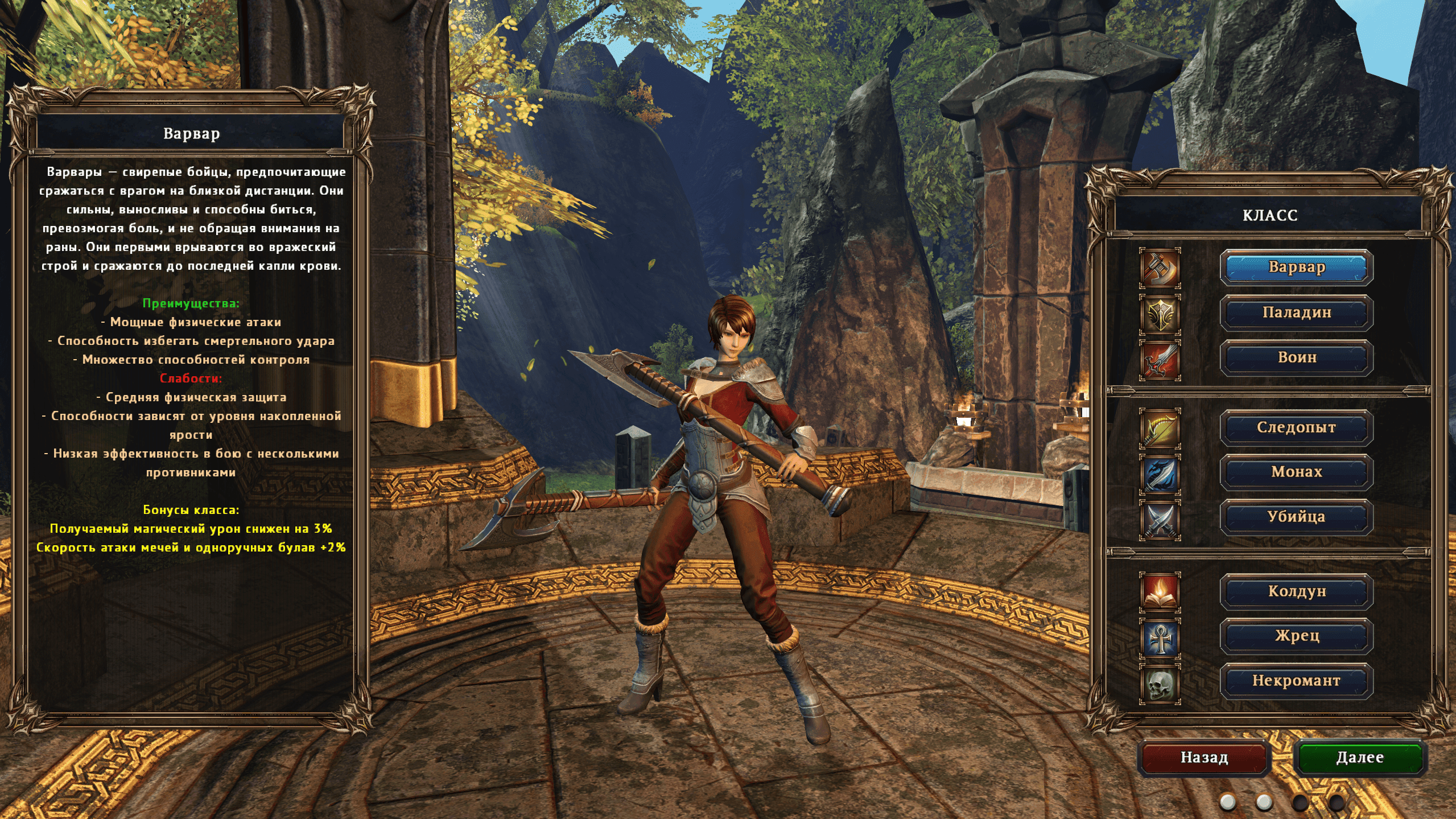This screenshot has height=819, width=1456.
Task: Select the Варвар class button
Action: click(1296, 267)
